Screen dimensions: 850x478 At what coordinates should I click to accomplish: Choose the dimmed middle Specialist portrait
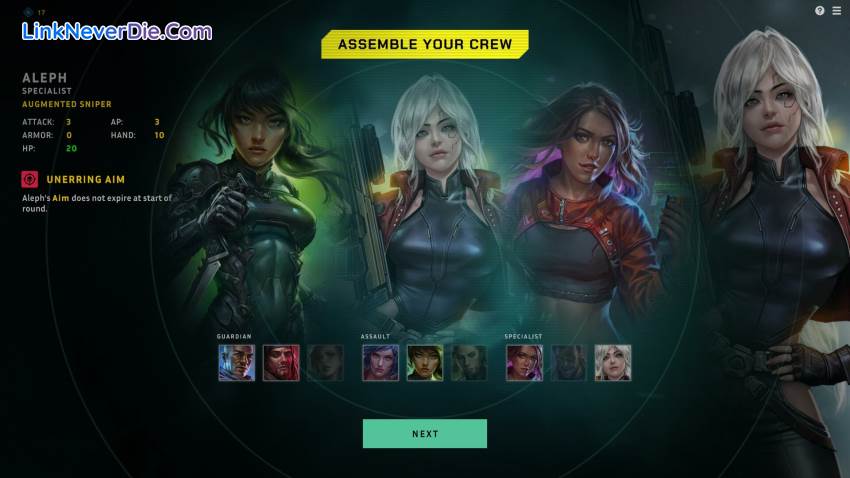568,363
